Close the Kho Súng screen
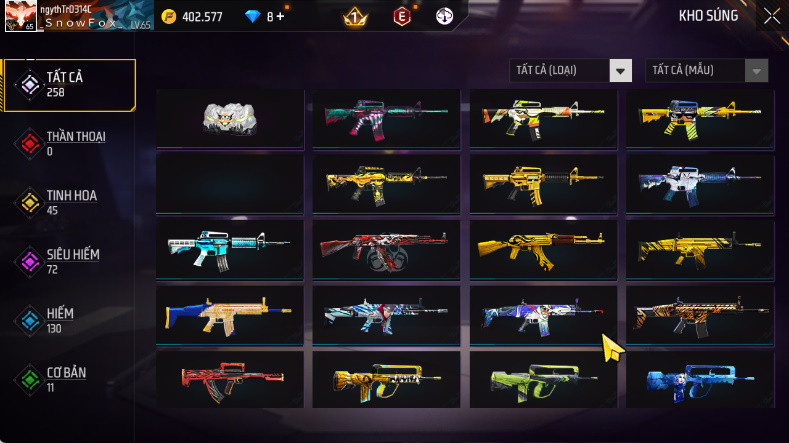The width and height of the screenshot is (789, 443). click(x=771, y=16)
